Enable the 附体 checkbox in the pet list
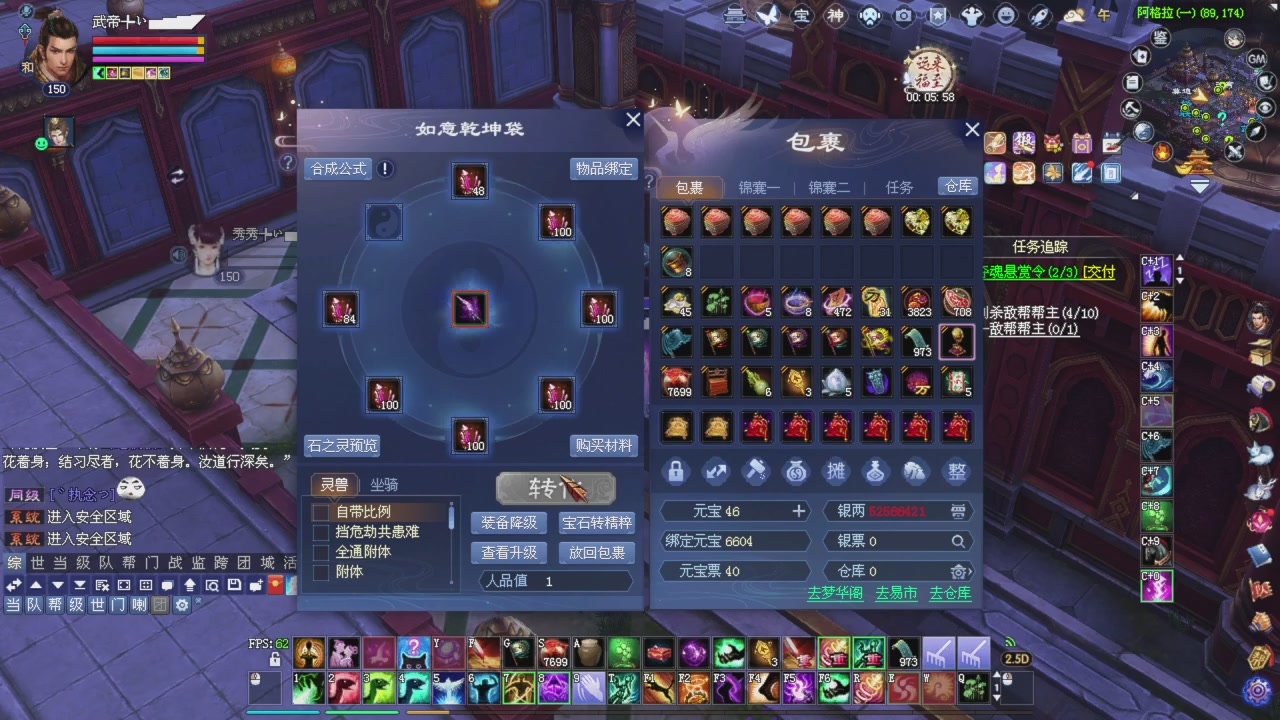 point(320,571)
